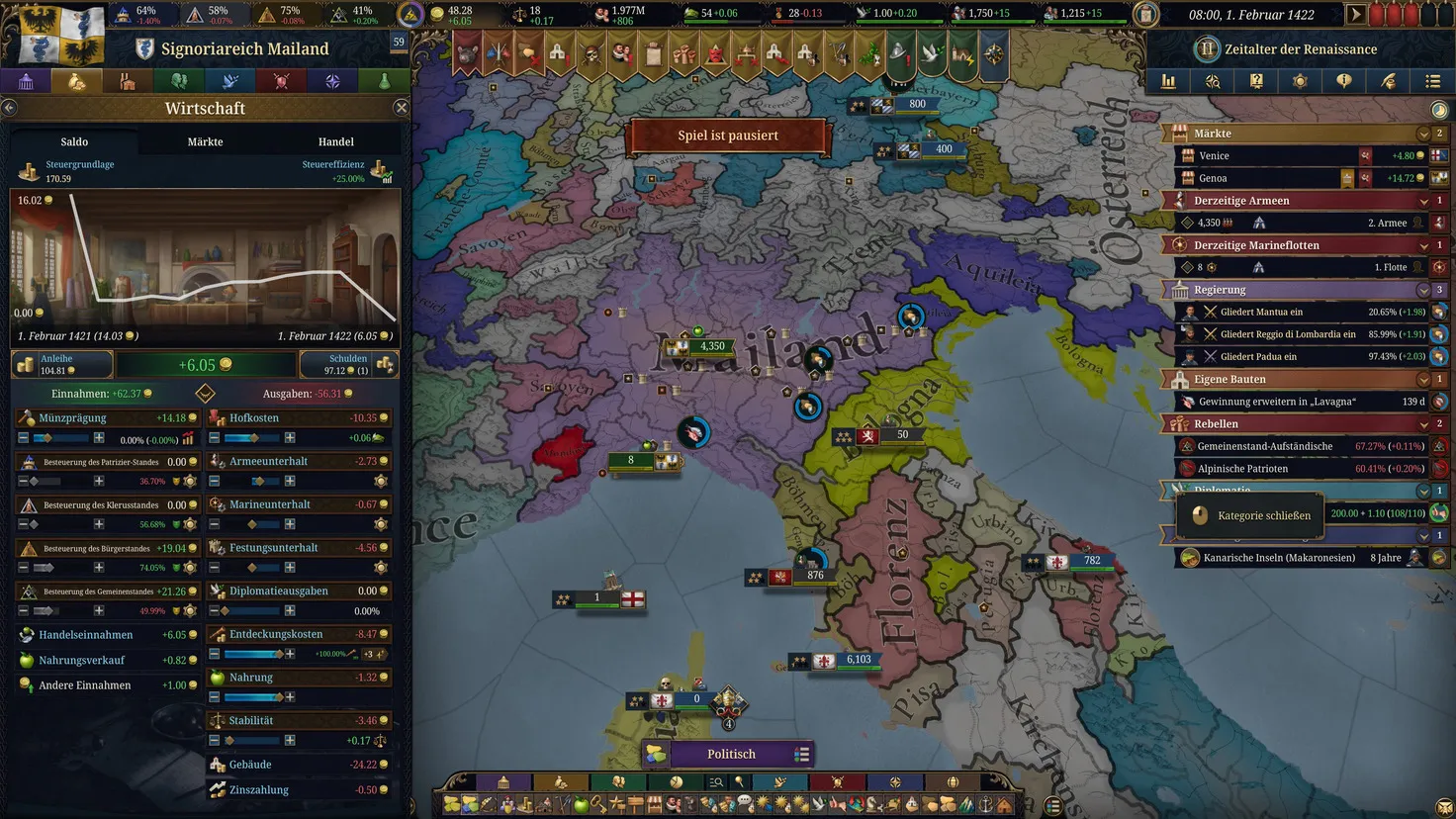Collapse the Derzeitige Armeen category
The image size is (1456, 819).
1423,201
